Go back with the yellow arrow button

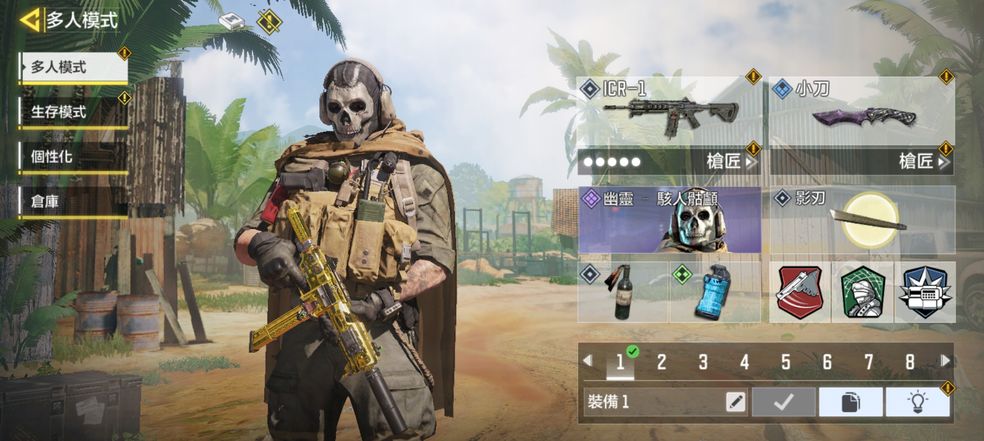(31, 19)
